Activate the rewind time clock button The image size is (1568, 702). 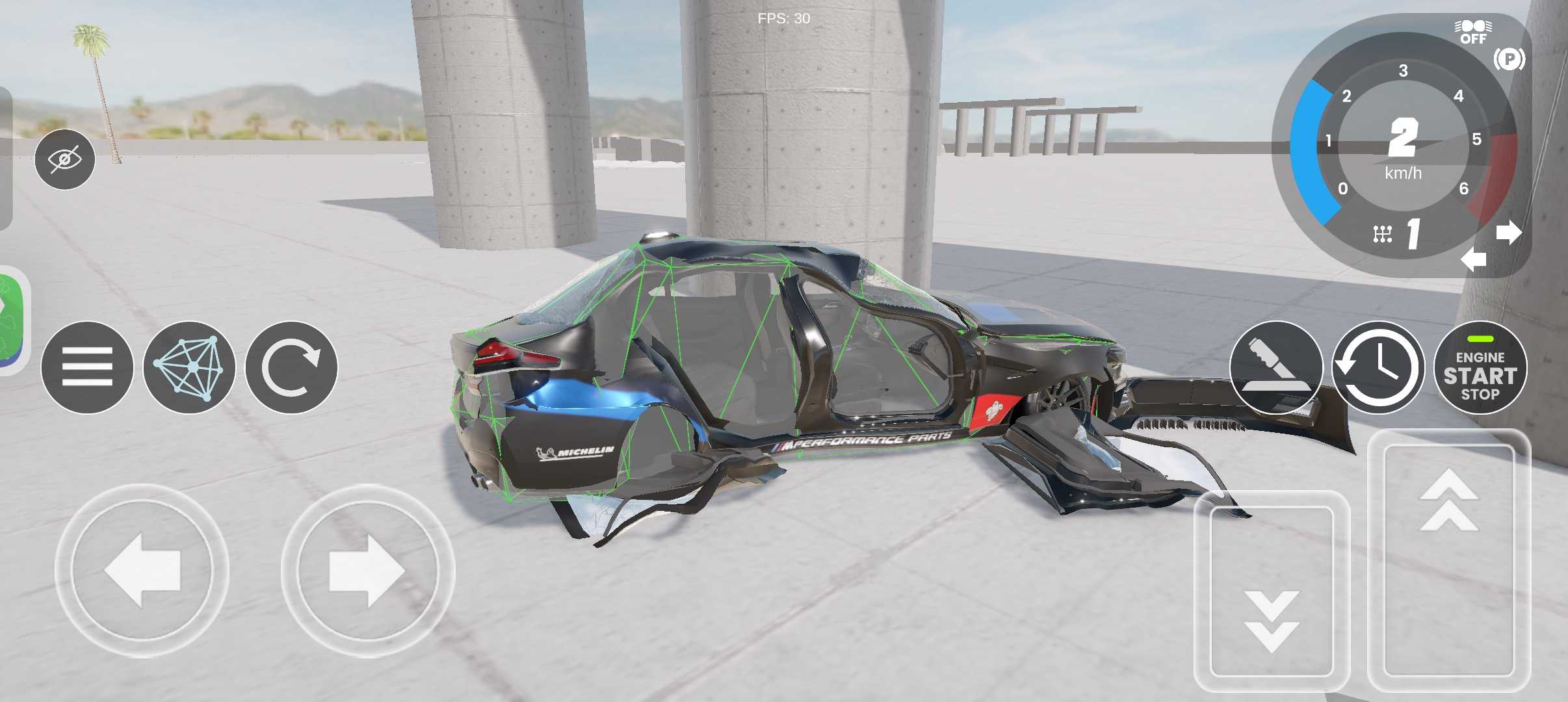(x=1378, y=367)
